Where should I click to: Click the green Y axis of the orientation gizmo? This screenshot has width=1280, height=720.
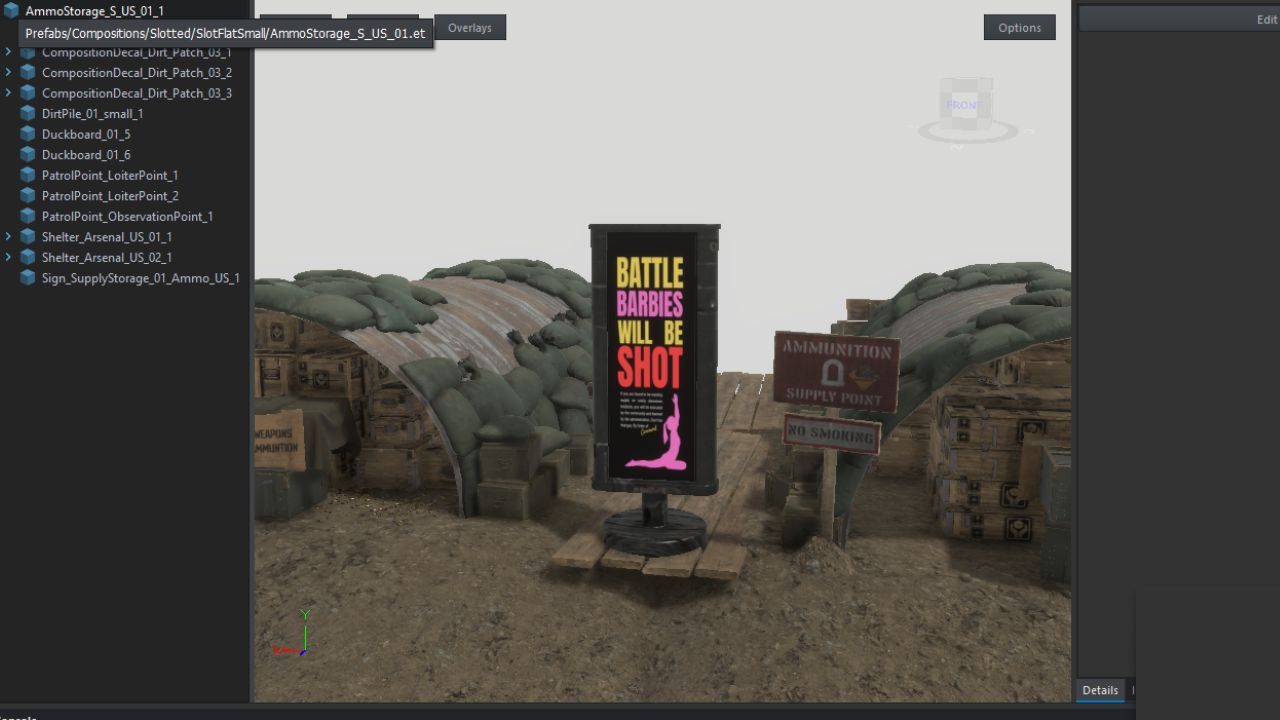(306, 614)
